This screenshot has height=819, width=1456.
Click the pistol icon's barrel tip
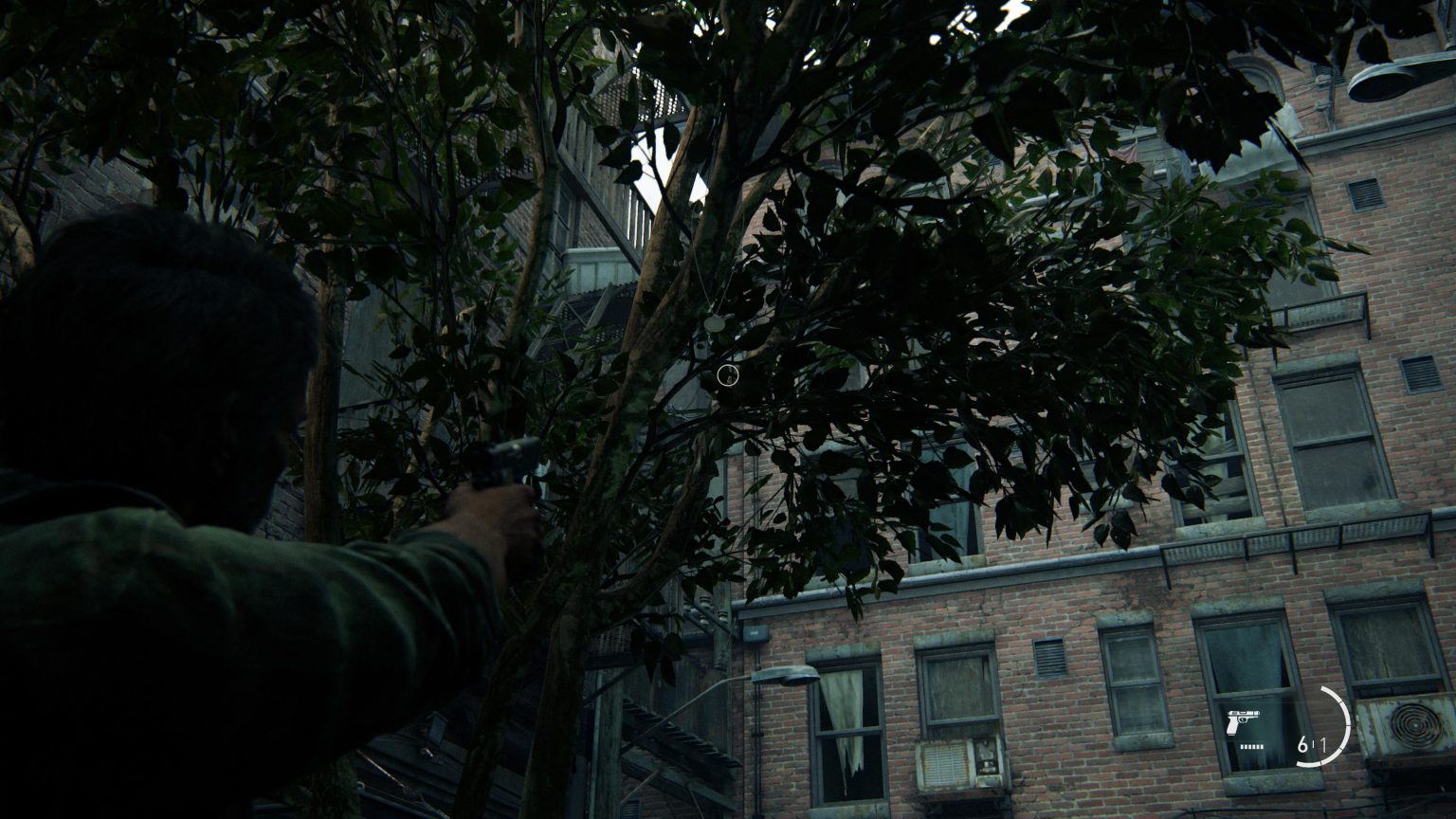(1258, 713)
